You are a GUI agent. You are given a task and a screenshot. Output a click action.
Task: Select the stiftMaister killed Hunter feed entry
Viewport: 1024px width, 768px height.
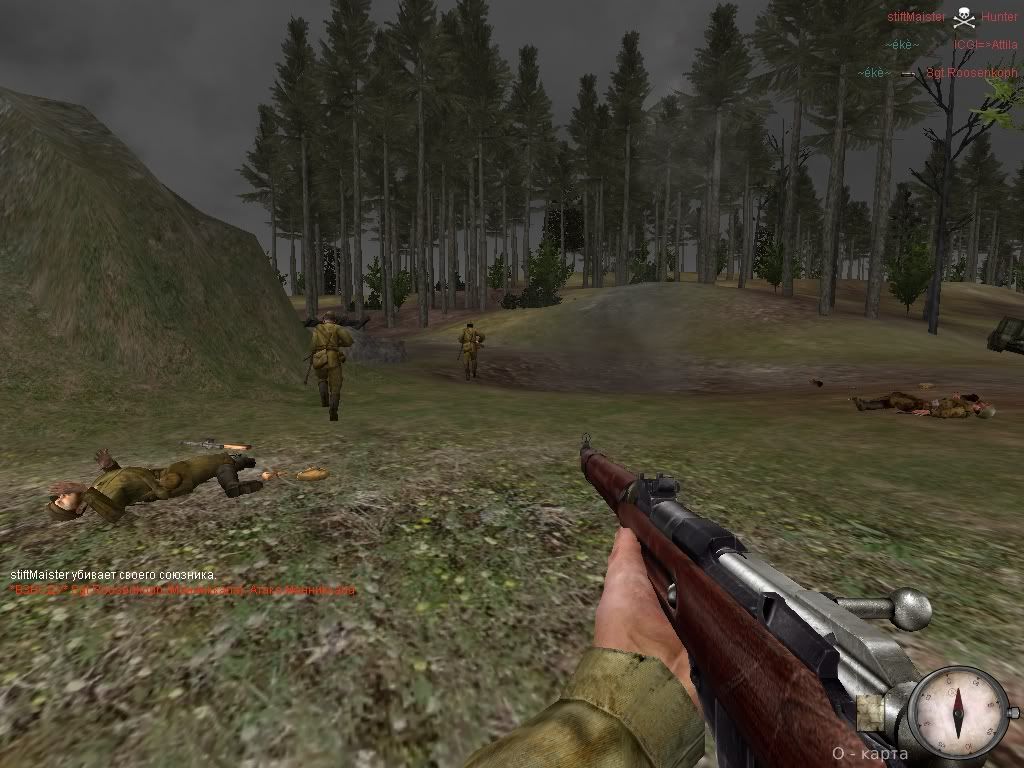[x=951, y=17]
